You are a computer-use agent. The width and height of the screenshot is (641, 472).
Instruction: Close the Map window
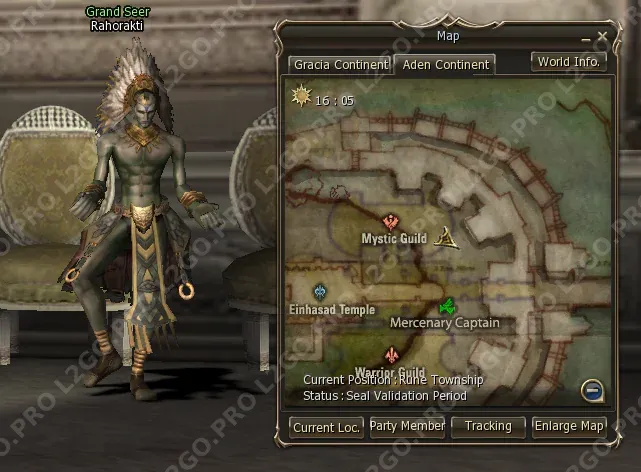(x=602, y=37)
